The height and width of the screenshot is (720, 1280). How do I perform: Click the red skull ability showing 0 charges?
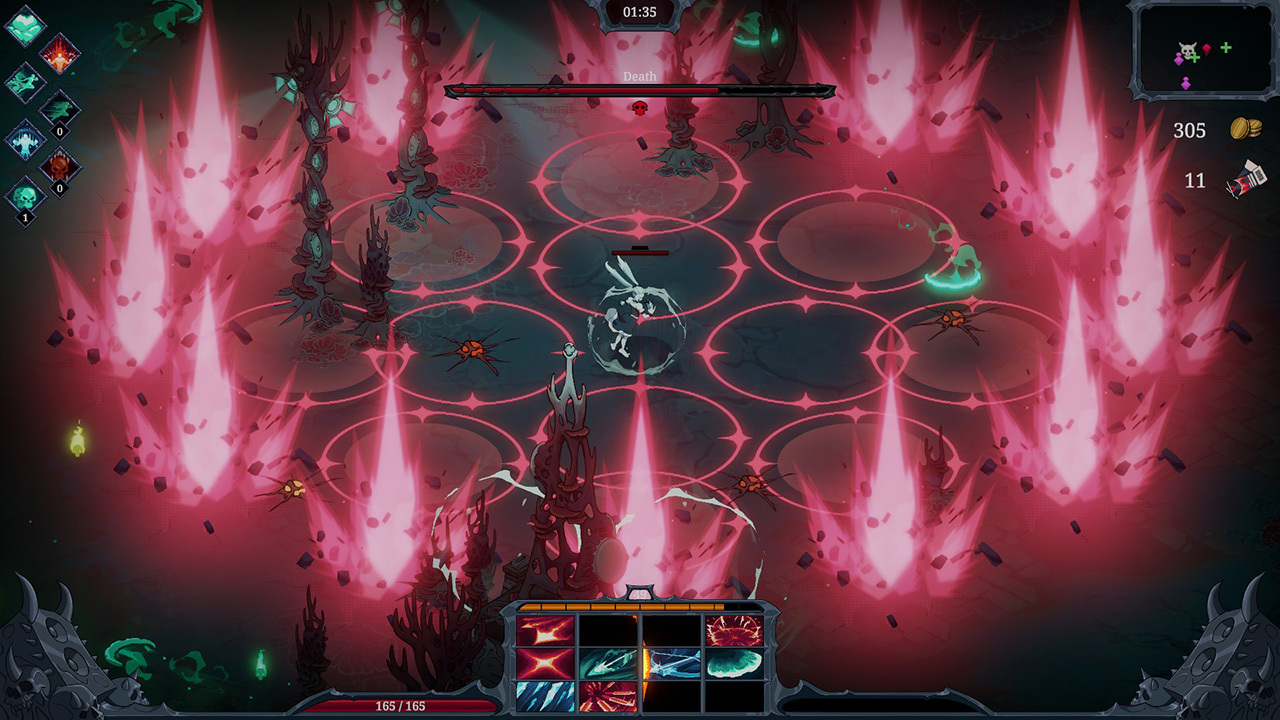tap(59, 164)
